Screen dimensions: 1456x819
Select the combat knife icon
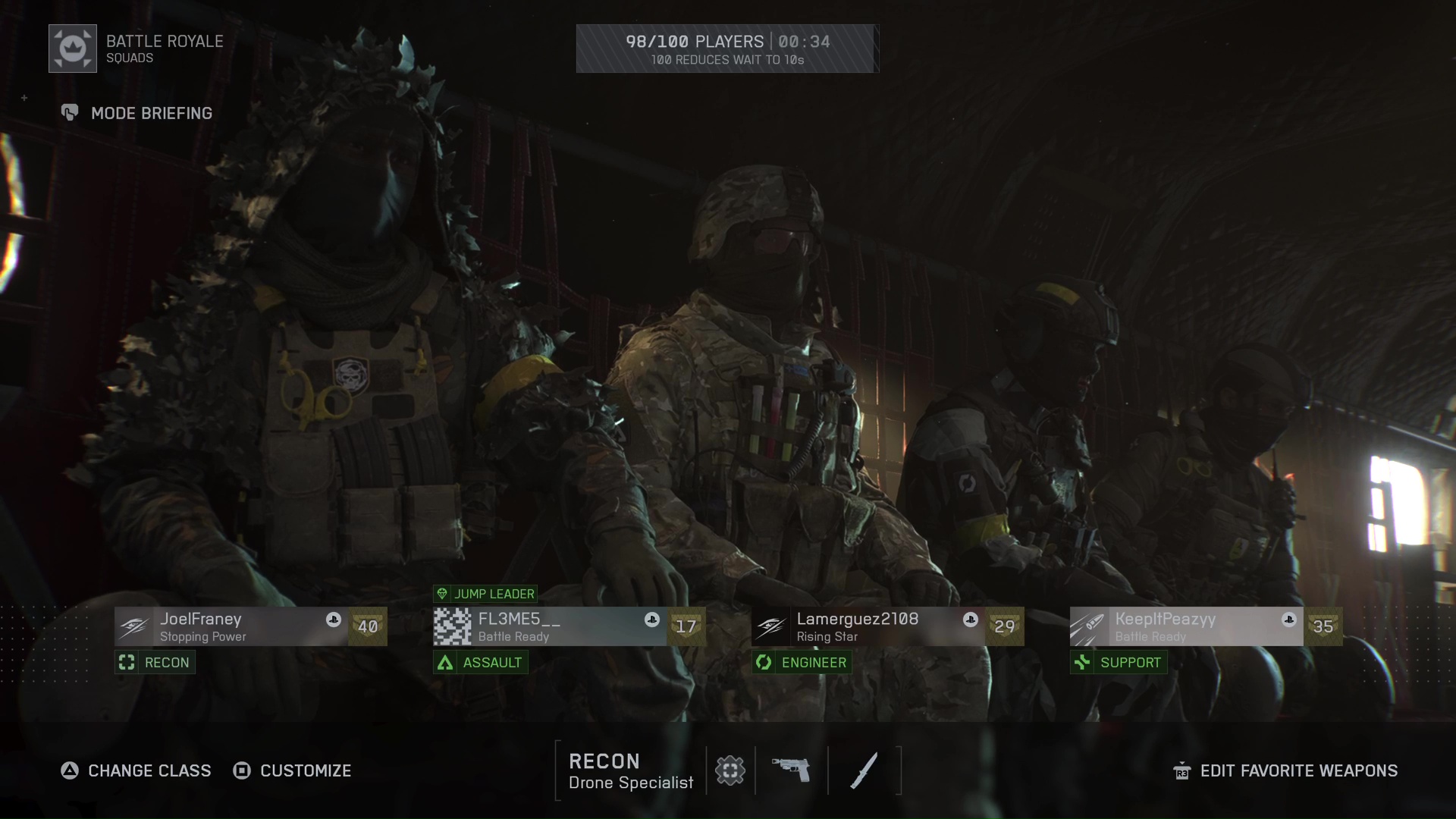click(x=864, y=770)
